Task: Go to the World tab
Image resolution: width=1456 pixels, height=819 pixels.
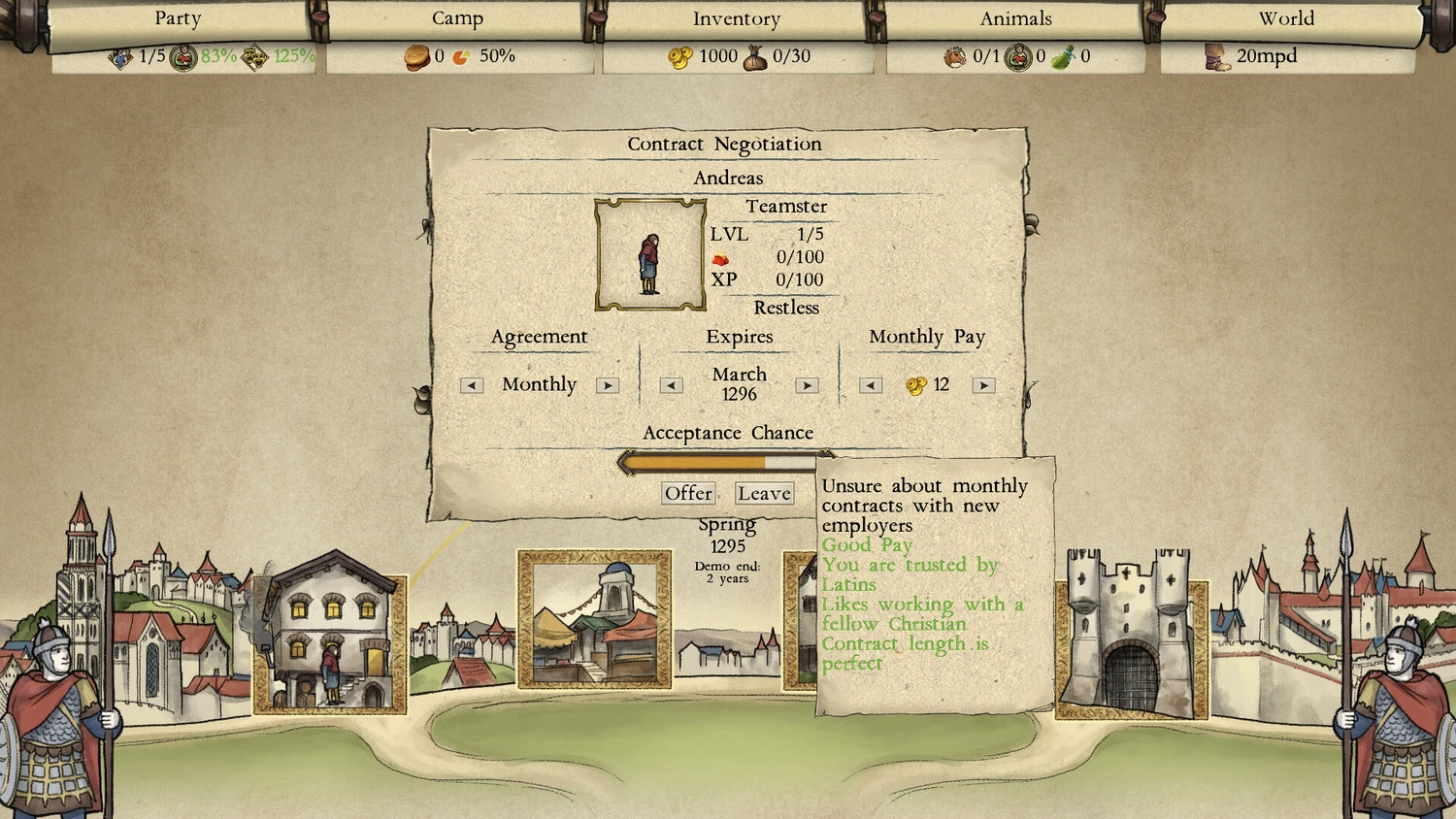Action: coord(1286,19)
